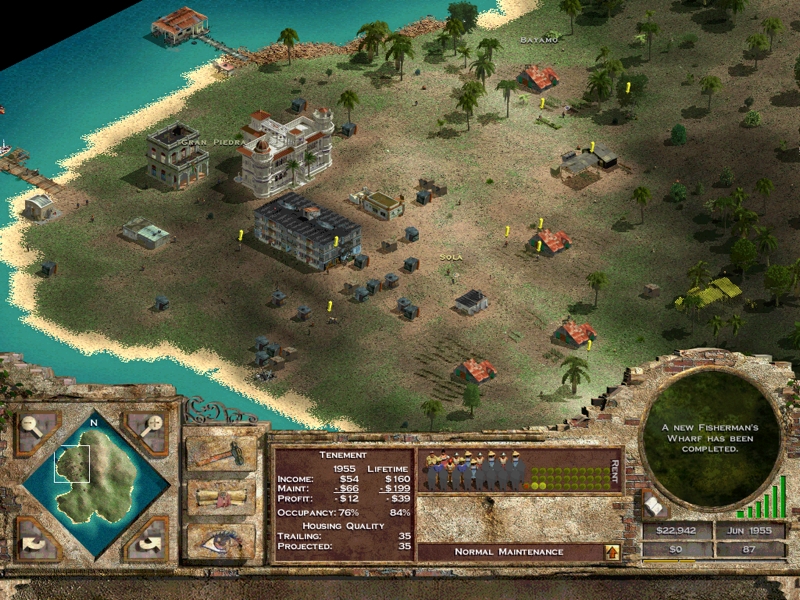Image resolution: width=800 pixels, height=600 pixels.
Task: Raise maintenance with the orange arrow
Action: [x=610, y=551]
